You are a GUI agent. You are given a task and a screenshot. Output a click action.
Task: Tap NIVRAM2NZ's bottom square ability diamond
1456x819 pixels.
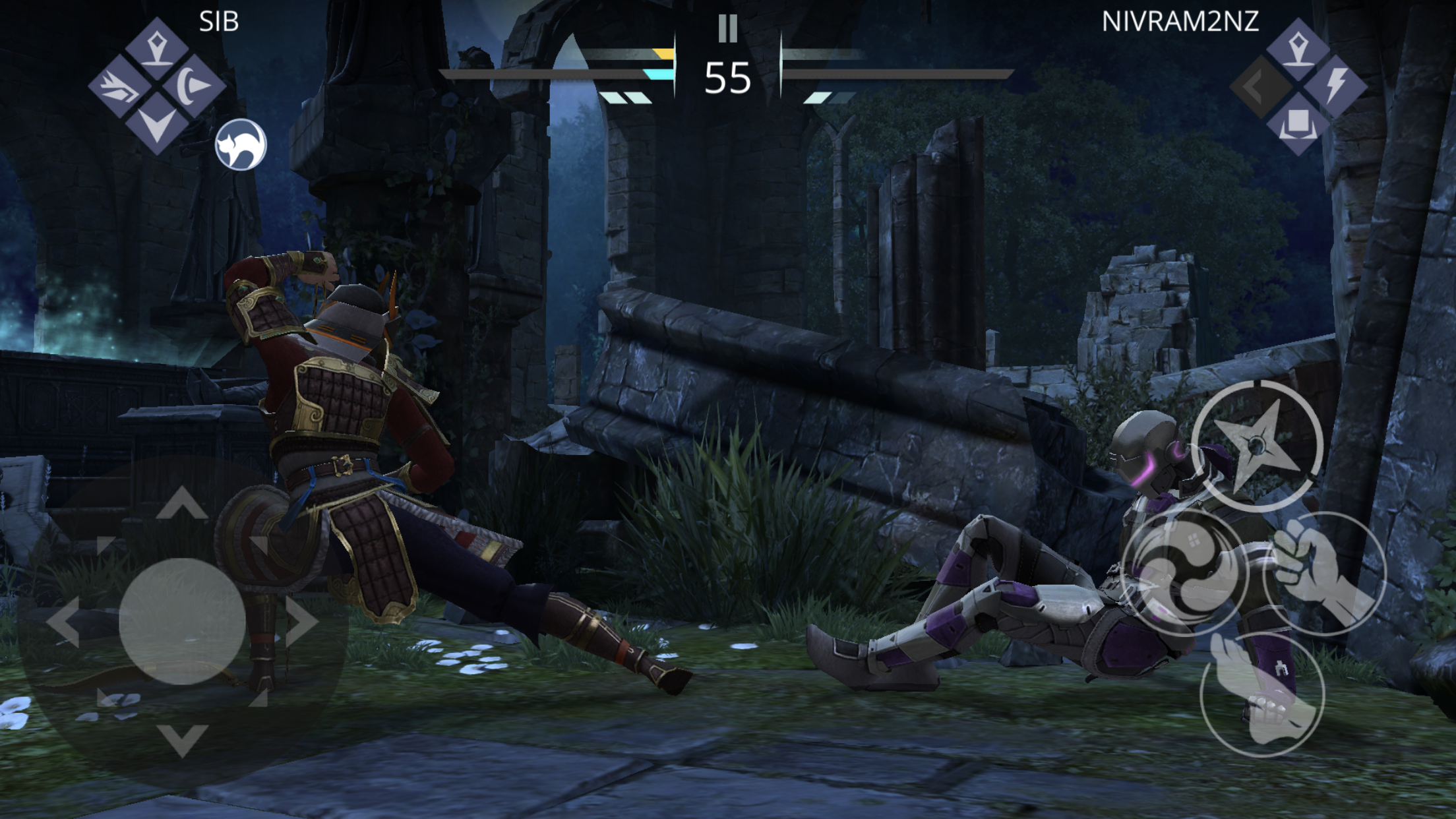coord(1298,124)
